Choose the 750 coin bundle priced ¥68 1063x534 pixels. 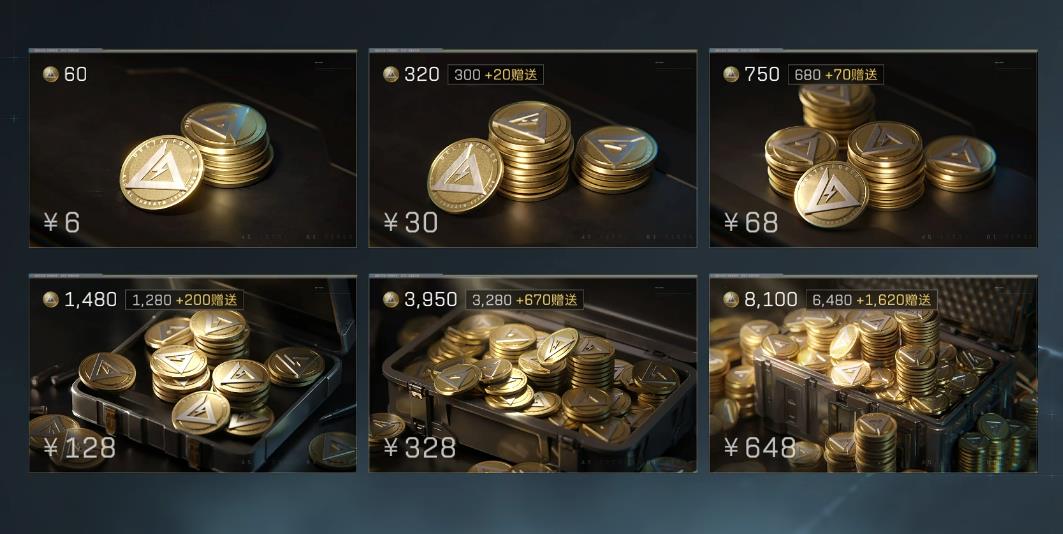[872, 148]
